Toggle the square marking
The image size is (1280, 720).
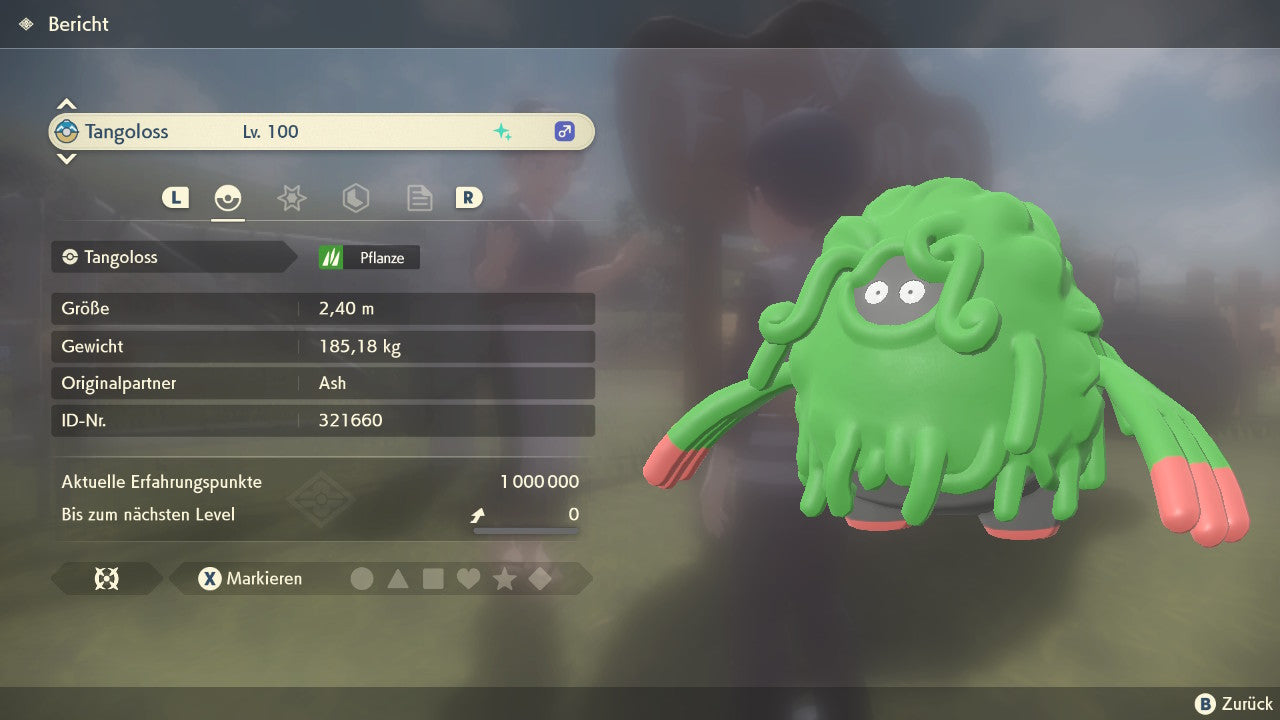click(x=433, y=579)
